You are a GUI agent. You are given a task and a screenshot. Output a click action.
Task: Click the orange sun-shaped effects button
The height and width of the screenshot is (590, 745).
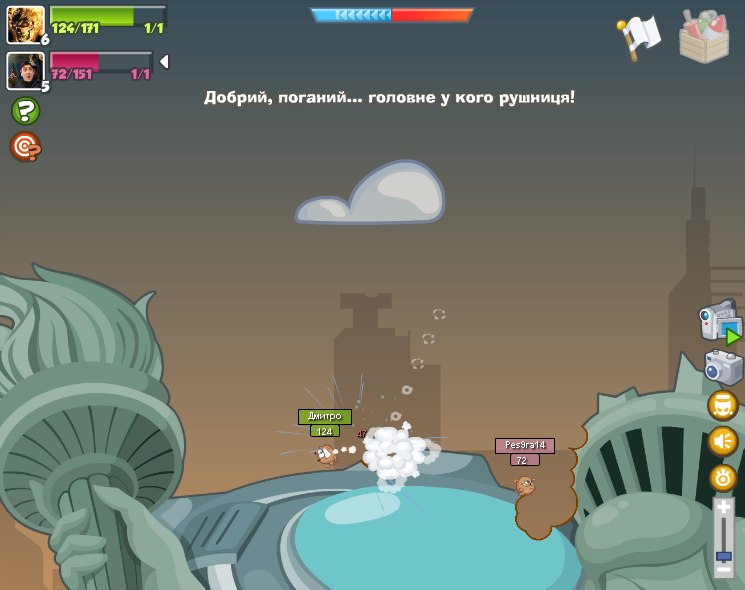click(x=722, y=478)
